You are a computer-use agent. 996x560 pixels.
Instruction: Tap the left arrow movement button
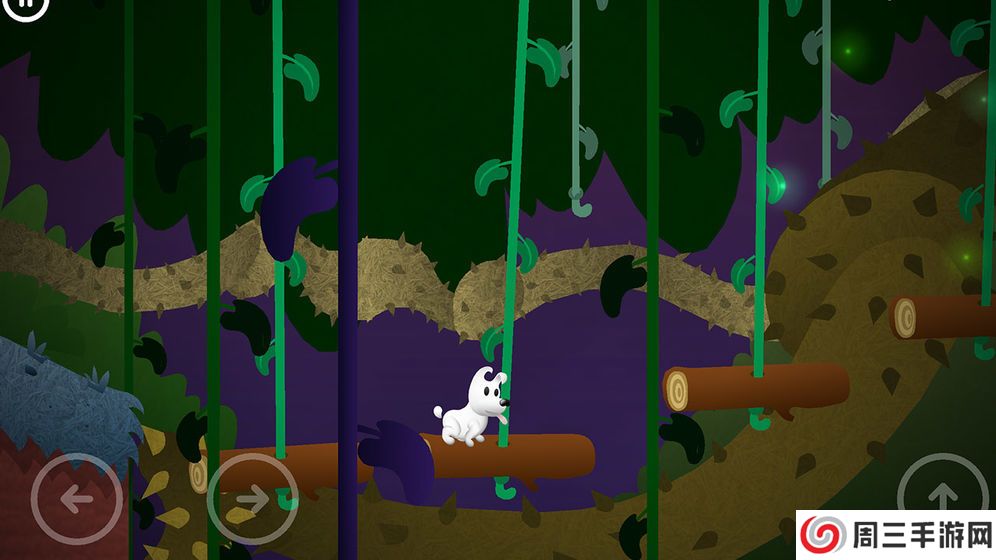pos(76,498)
